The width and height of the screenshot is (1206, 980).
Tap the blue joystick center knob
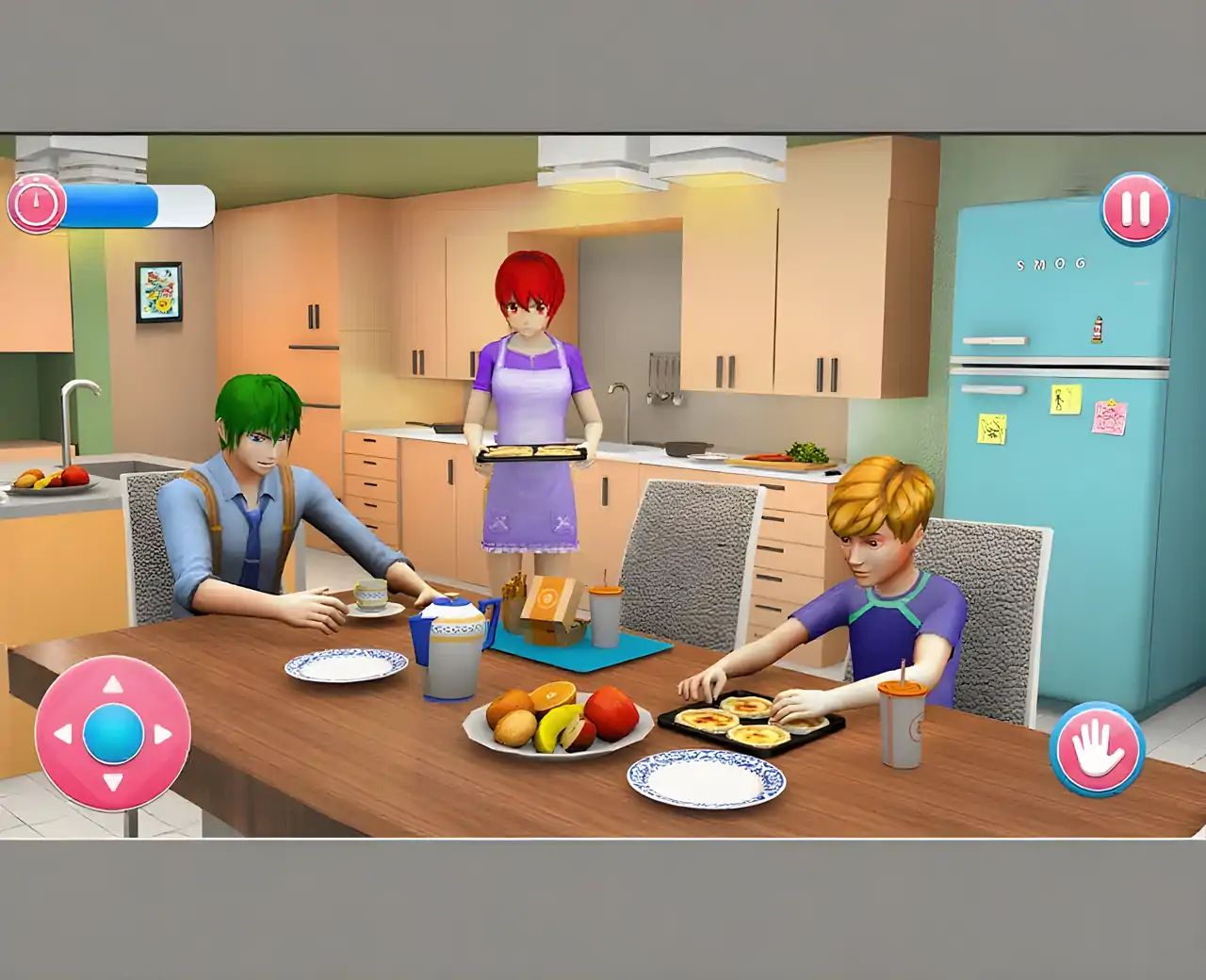113,733
